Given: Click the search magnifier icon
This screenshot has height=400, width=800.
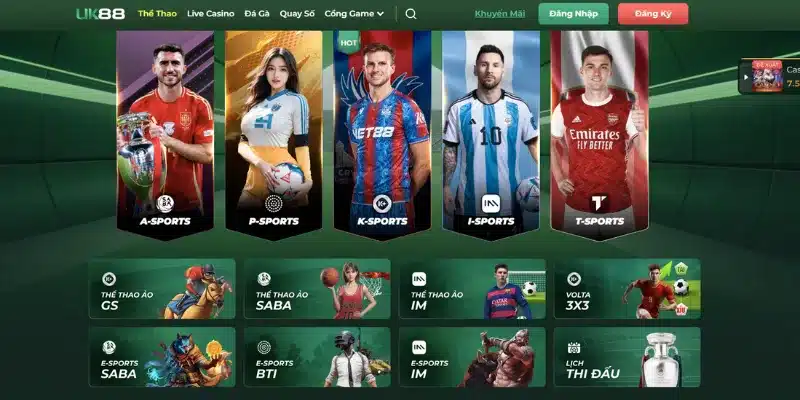Looking at the screenshot, I should [411, 14].
